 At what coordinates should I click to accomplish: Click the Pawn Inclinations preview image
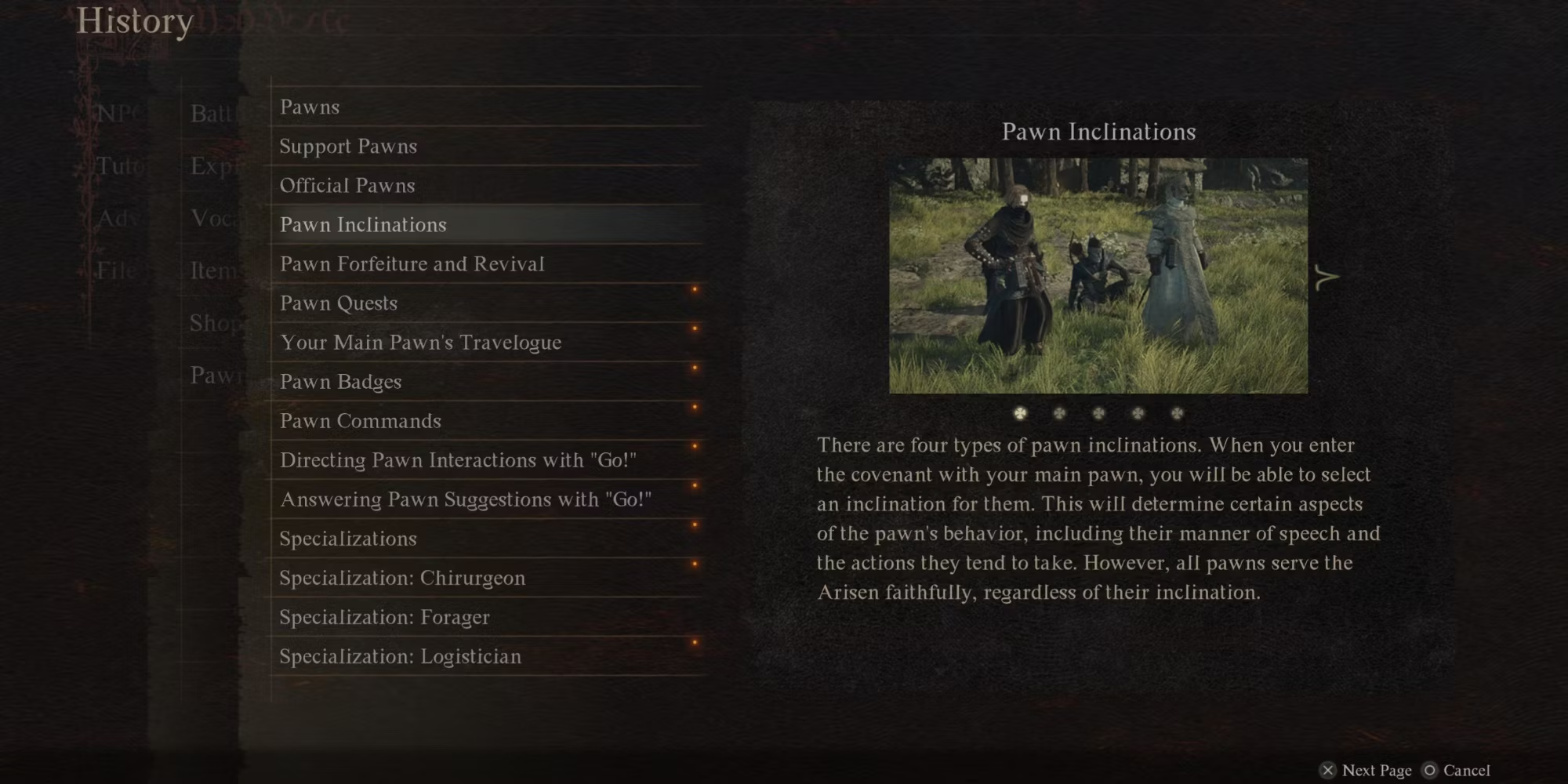click(x=1098, y=275)
